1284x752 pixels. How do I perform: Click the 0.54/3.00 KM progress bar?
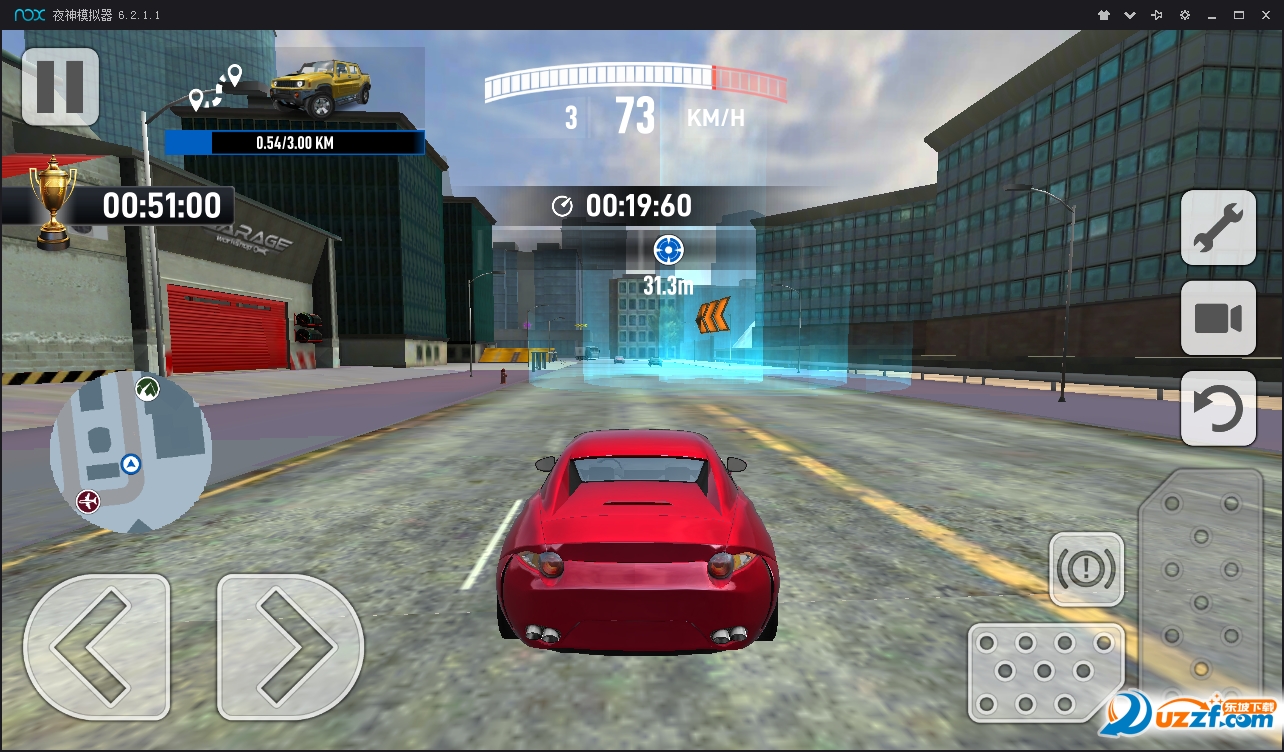[x=294, y=142]
